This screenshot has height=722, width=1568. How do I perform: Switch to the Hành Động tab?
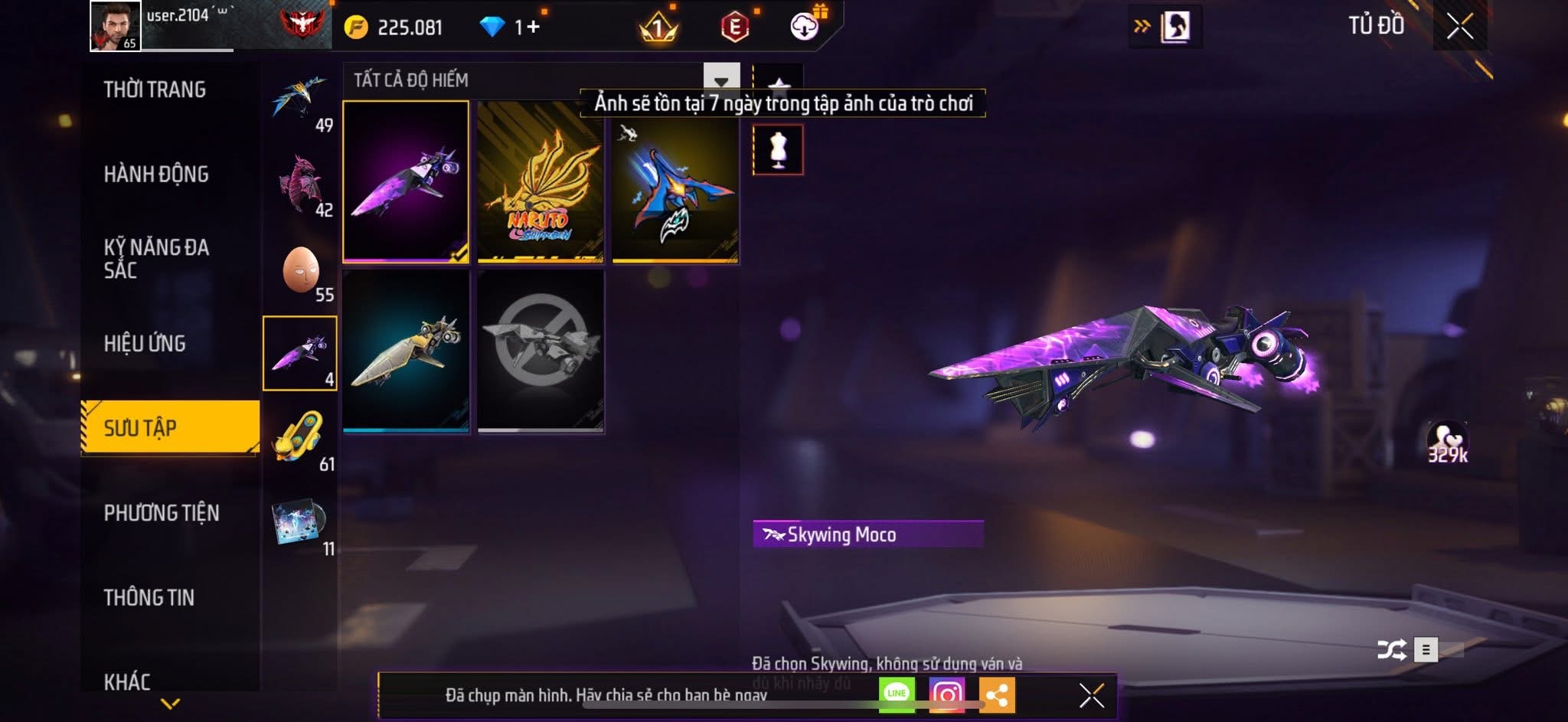pos(156,175)
